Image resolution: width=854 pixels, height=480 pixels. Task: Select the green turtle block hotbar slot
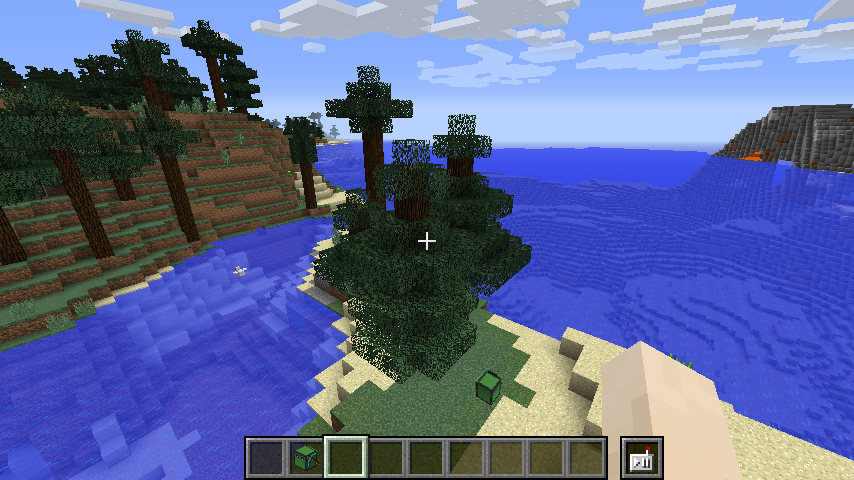coord(306,458)
